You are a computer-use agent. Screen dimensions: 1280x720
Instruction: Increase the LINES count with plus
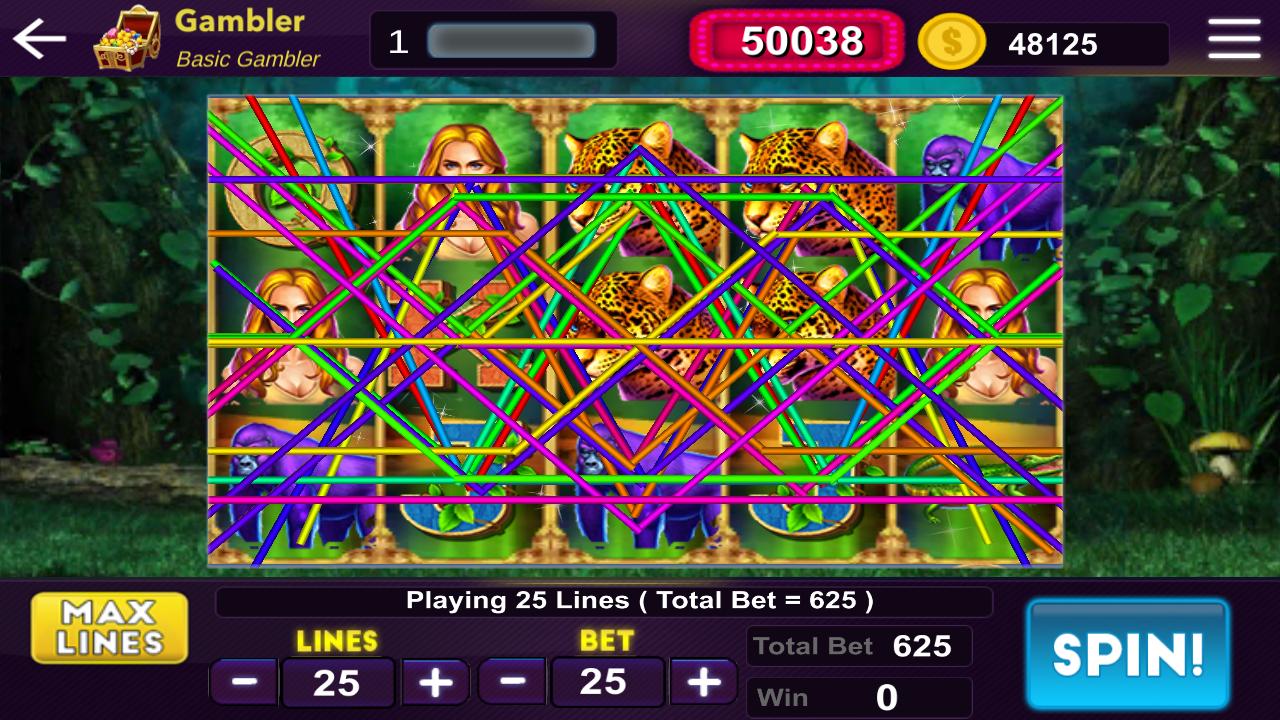tap(434, 681)
